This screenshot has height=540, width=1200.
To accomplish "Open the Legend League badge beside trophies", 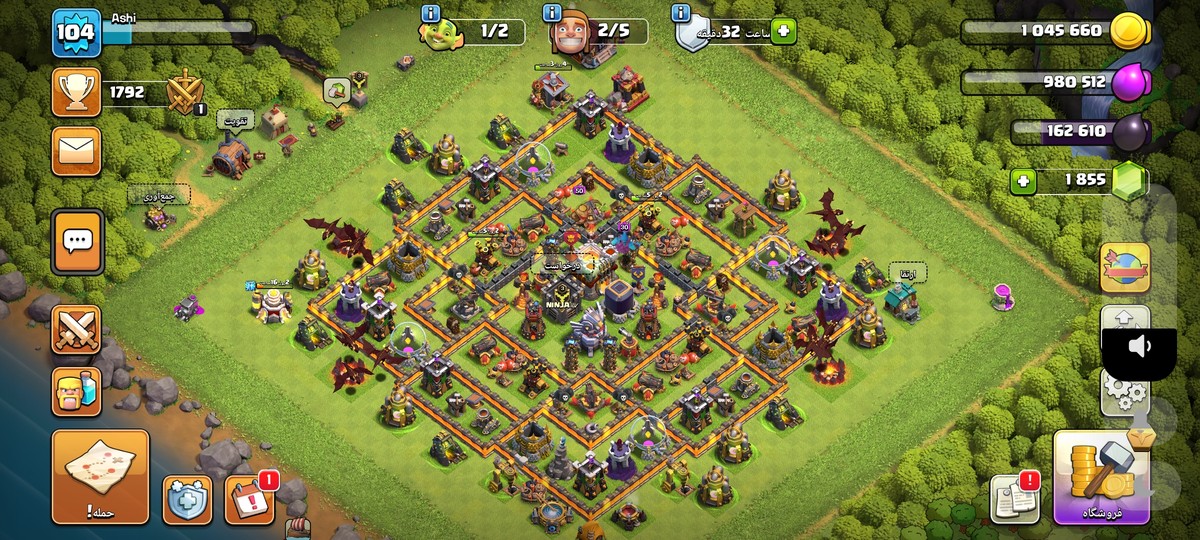I will coord(185,93).
